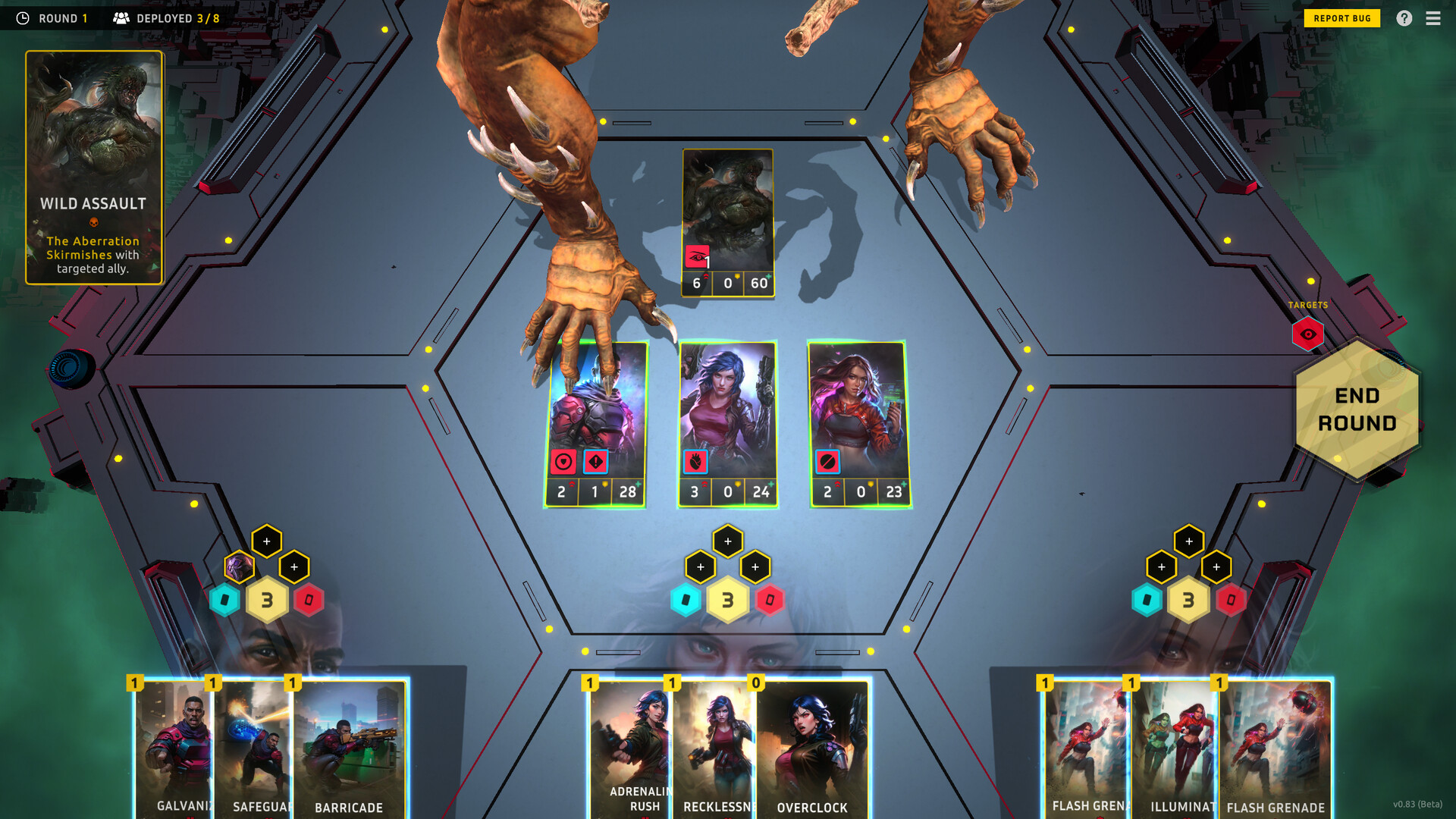The height and width of the screenshot is (819, 1456).
Task: Click the empty plus slot in the right formation
Action: click(x=1189, y=541)
